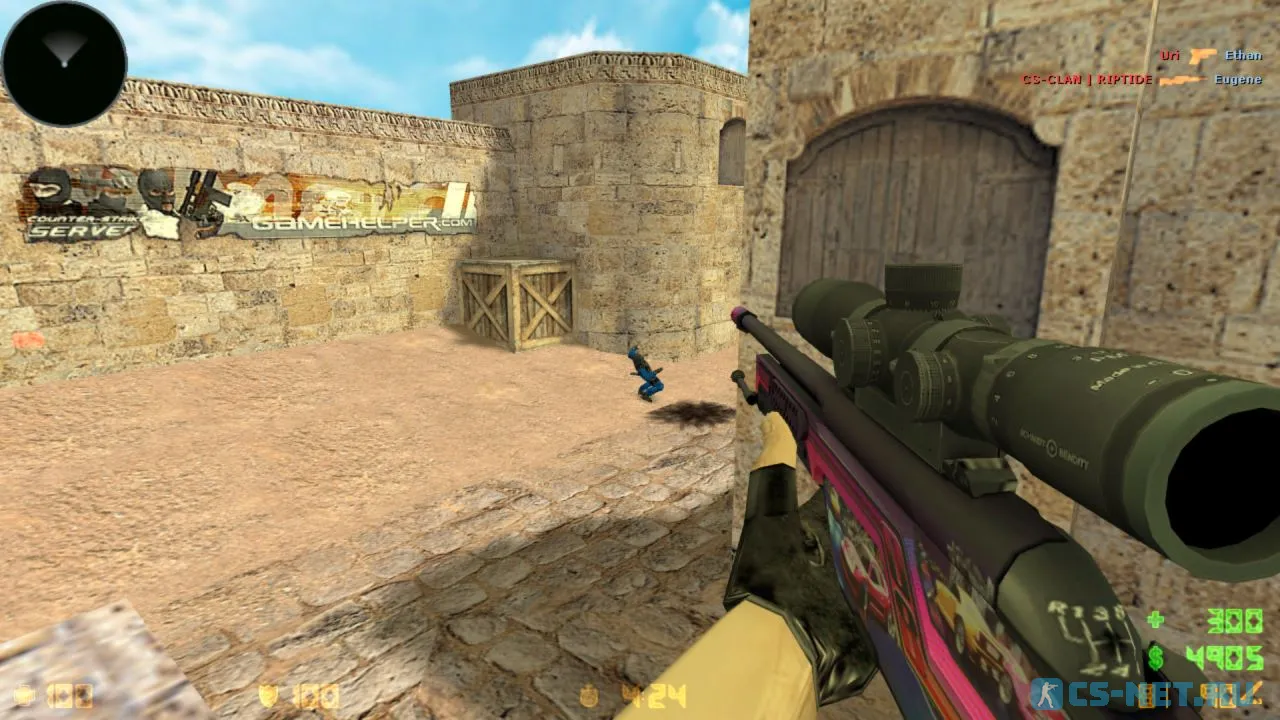Viewport: 1280px width, 720px height.
Task: Toggle the defuse kit slot icon bottom left
Action: pos(22,693)
